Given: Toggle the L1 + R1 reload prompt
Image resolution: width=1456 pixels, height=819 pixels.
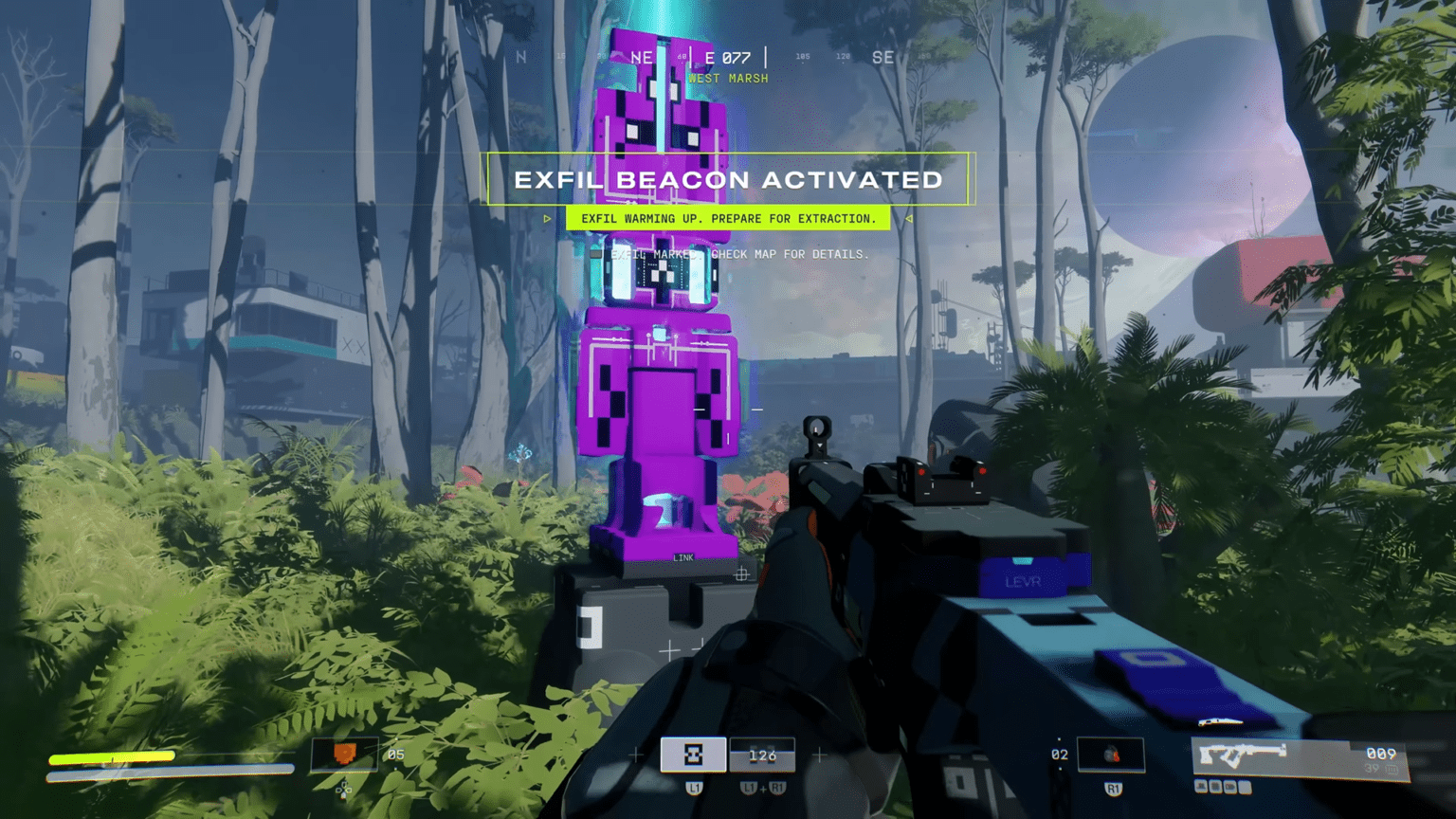Looking at the screenshot, I should click(x=762, y=788).
